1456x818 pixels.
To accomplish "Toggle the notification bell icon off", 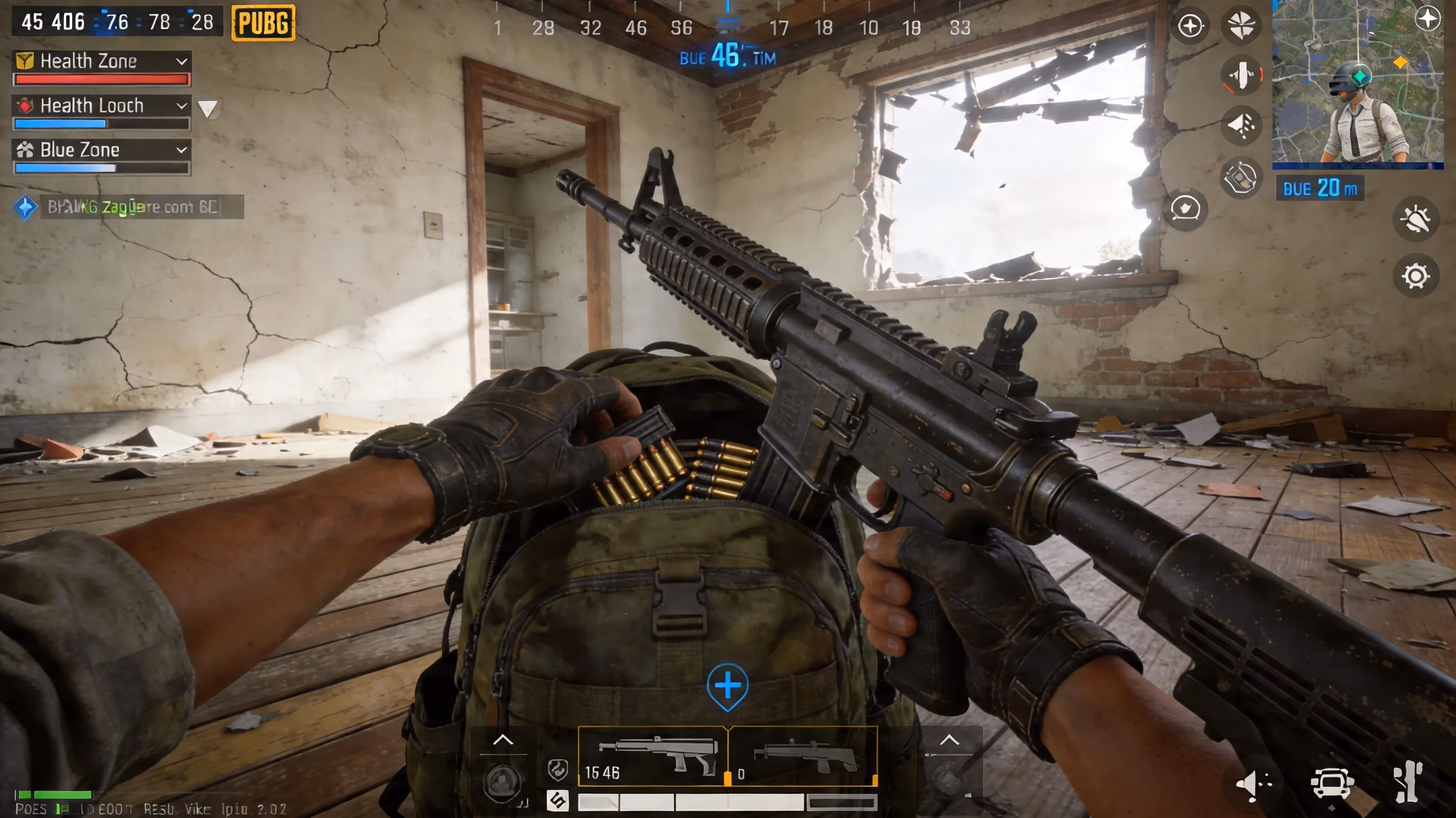I will [x=1417, y=219].
